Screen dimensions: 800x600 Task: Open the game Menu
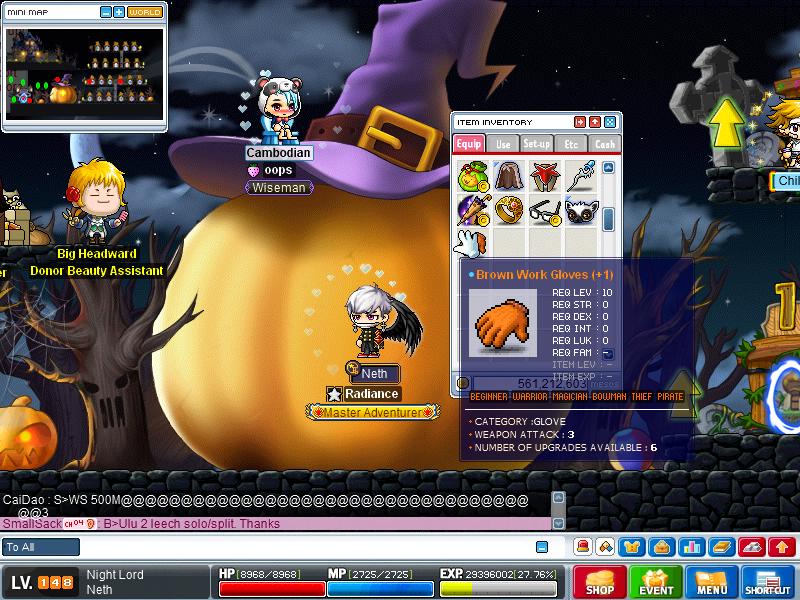tap(712, 582)
